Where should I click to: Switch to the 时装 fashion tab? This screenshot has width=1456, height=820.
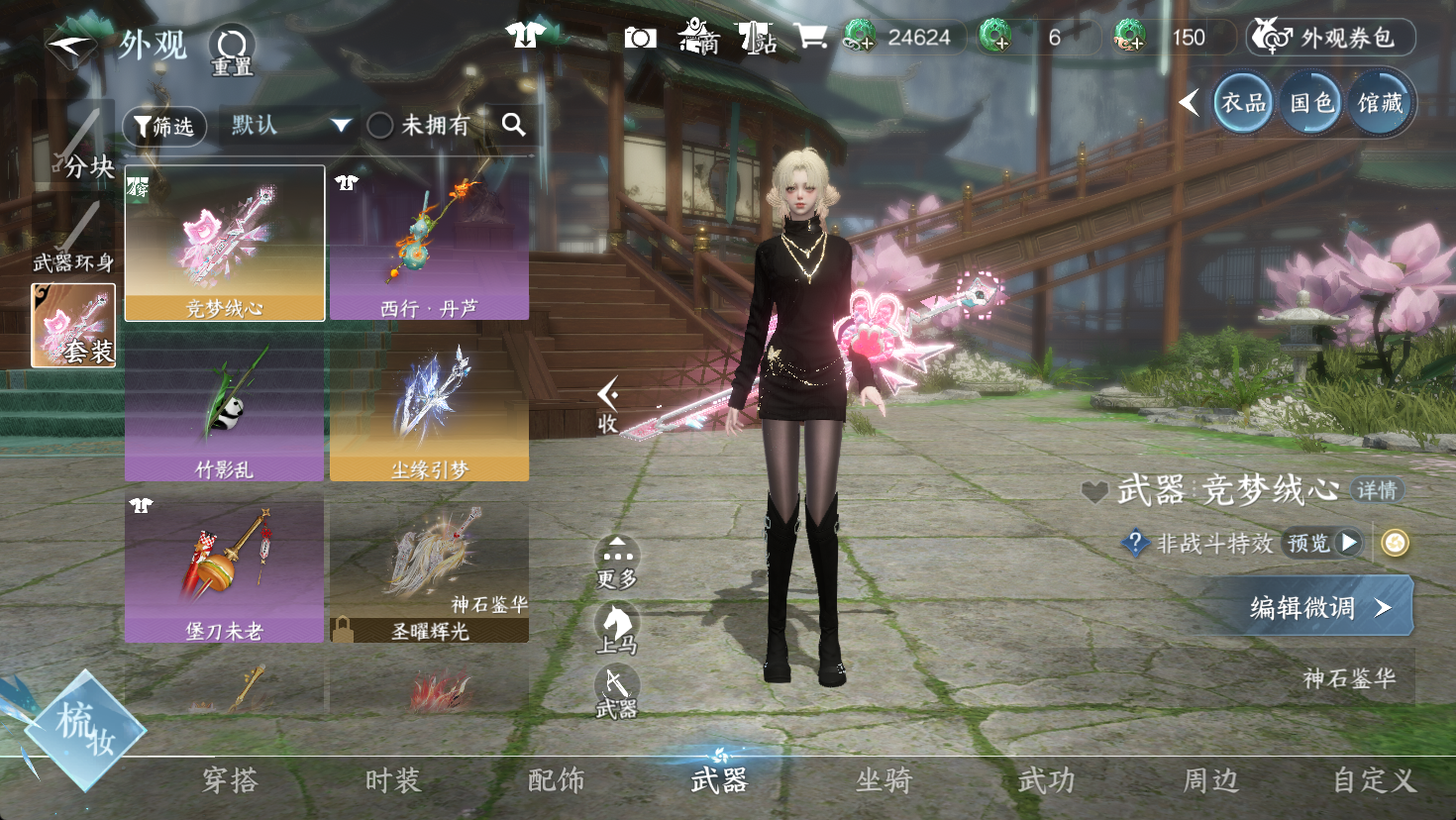click(393, 780)
